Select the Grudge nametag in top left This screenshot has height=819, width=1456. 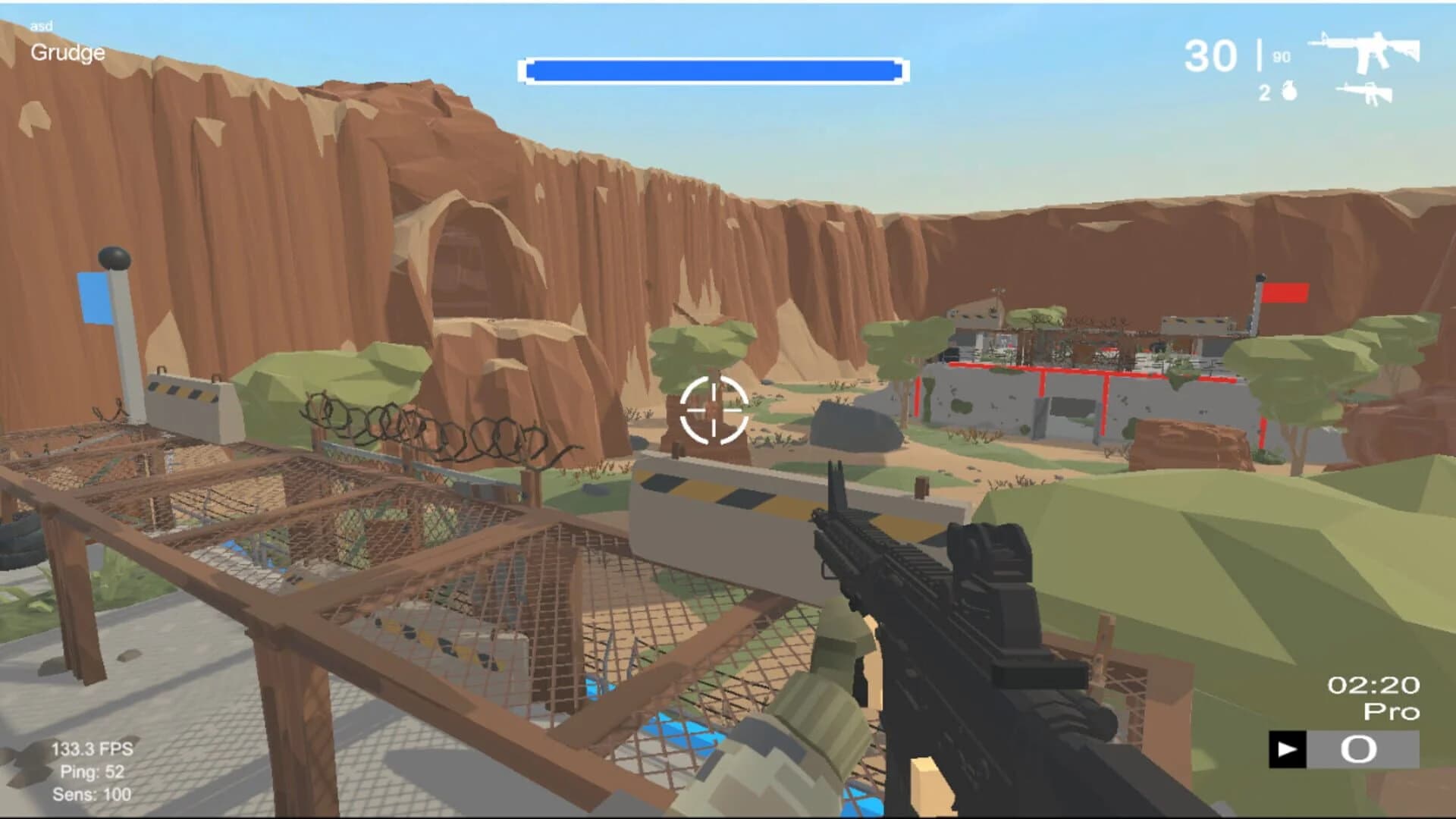coord(67,53)
